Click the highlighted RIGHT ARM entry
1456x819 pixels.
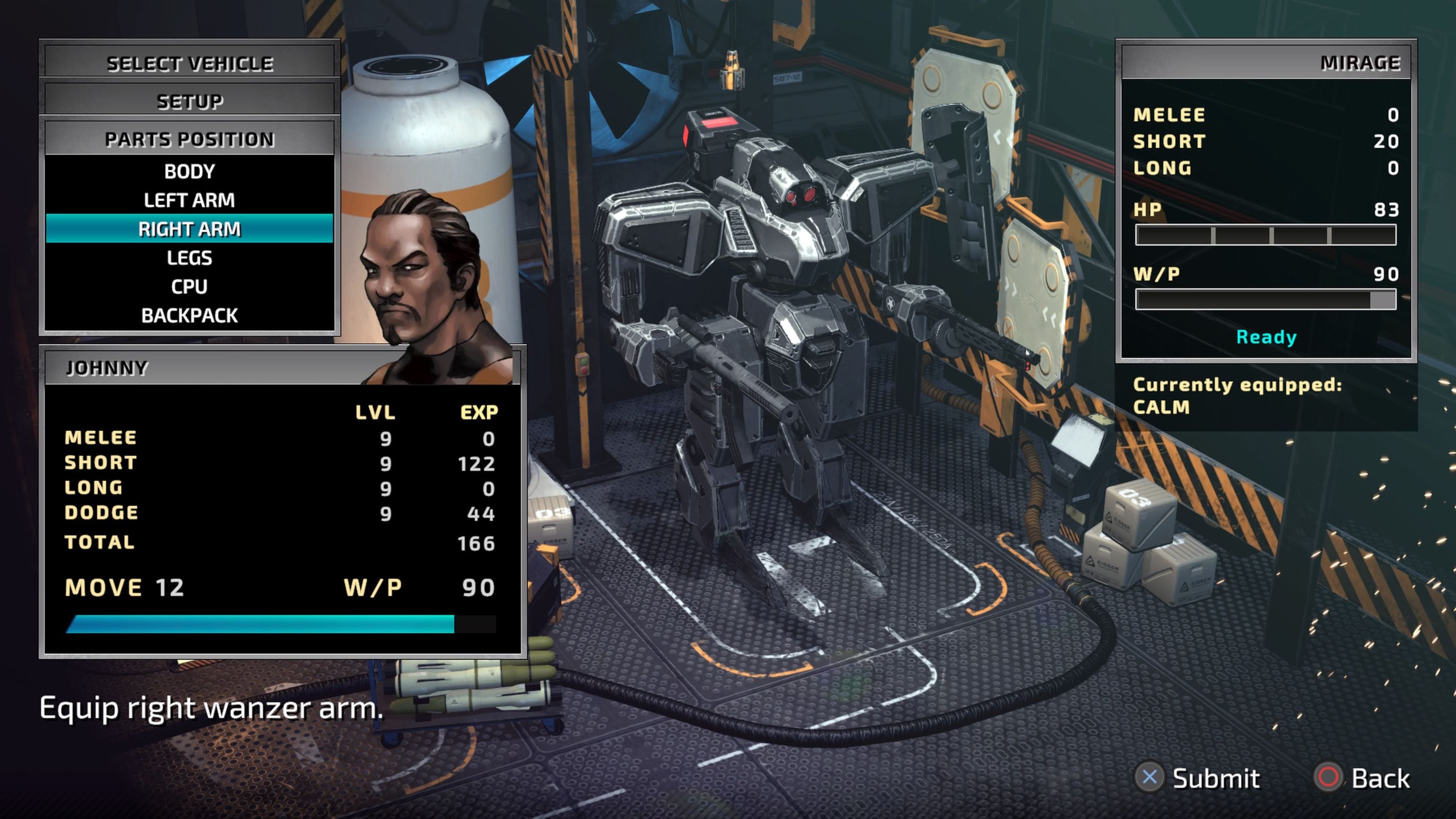point(189,229)
